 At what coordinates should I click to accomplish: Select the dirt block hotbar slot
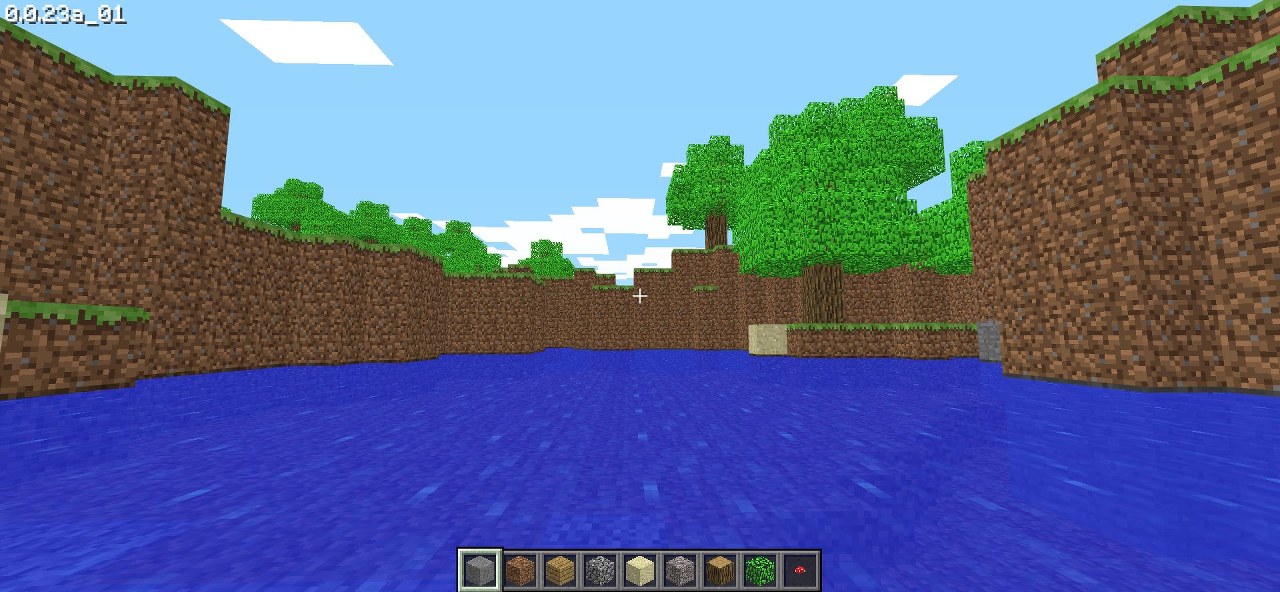click(520, 571)
